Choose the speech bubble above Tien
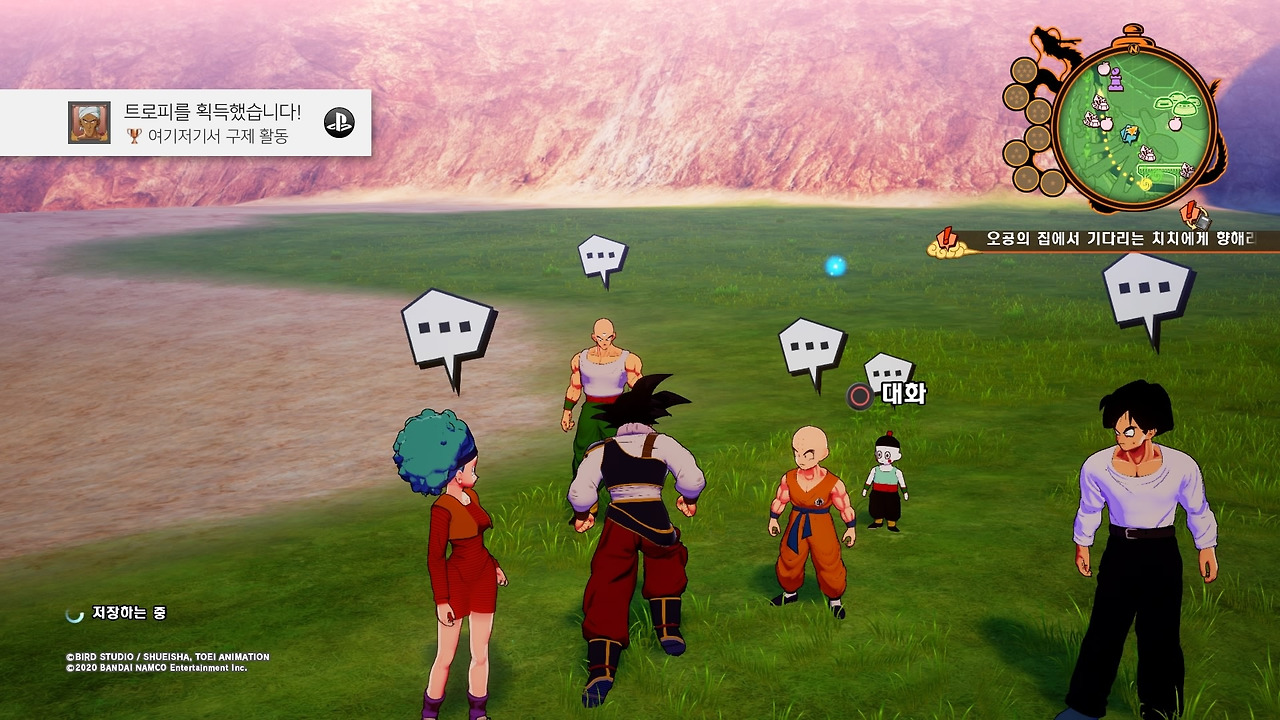The height and width of the screenshot is (720, 1280). [602, 258]
